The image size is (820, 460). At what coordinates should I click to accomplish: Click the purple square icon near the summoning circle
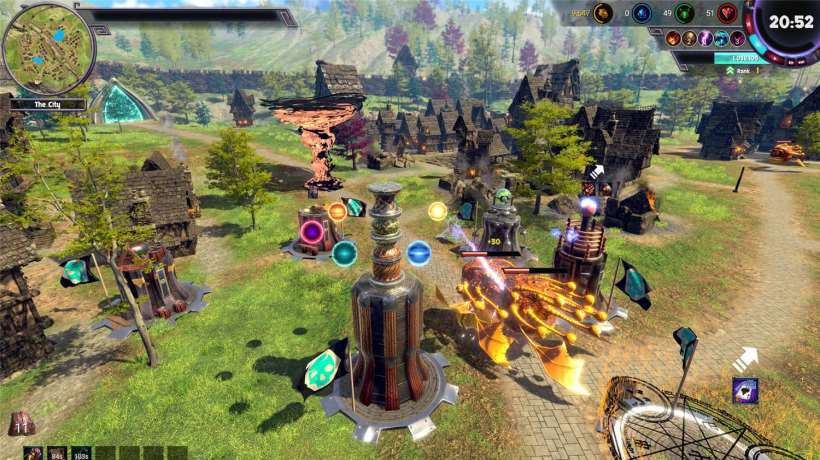745,390
